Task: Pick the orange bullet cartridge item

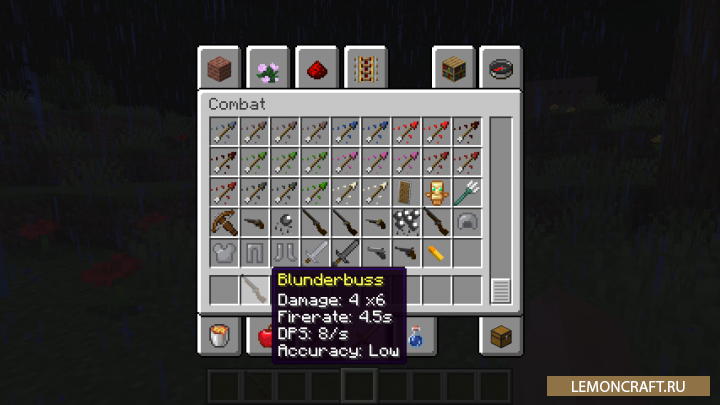Action: tap(435, 252)
